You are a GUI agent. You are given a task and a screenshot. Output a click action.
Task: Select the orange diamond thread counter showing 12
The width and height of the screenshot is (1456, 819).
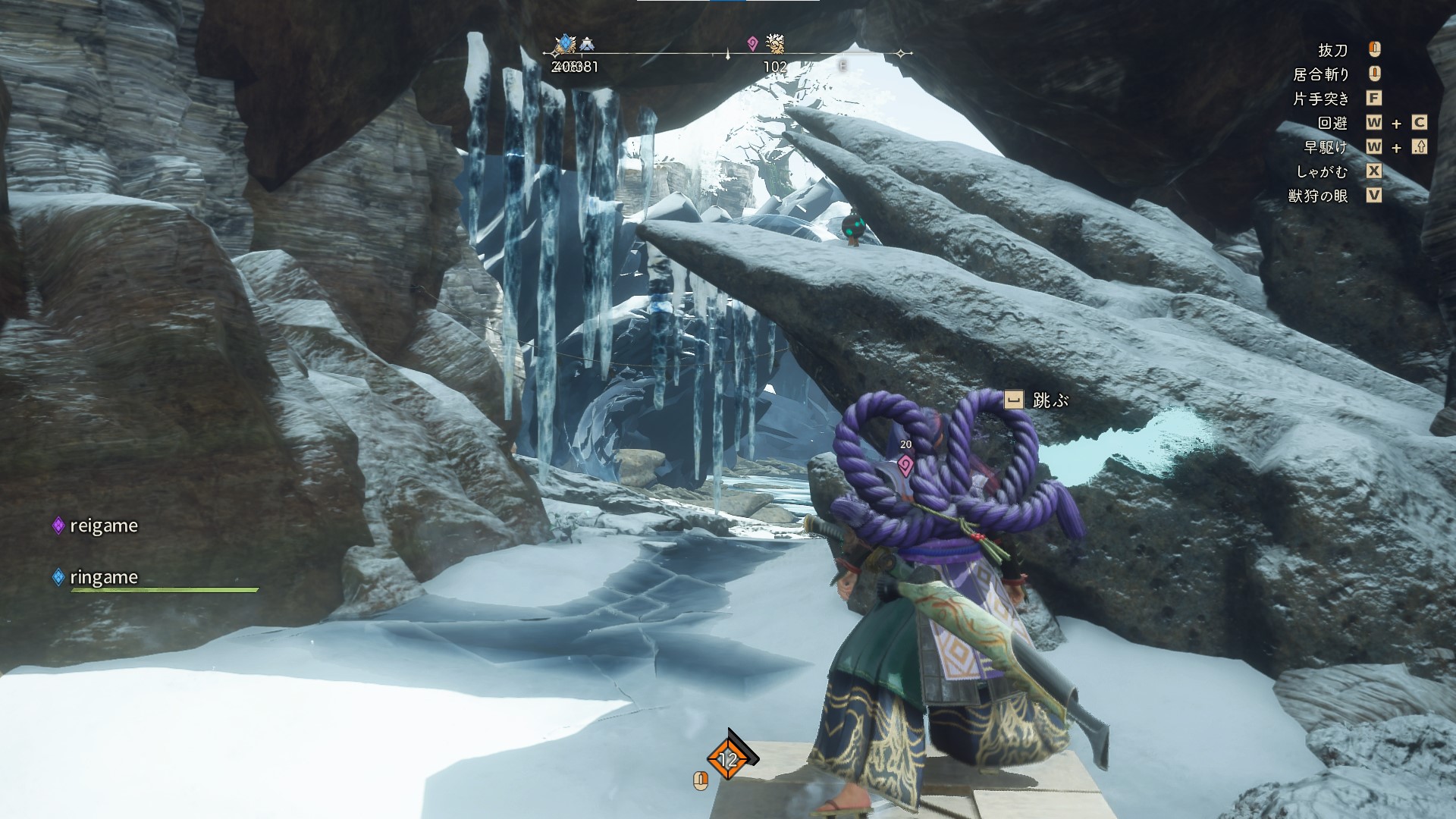[728, 758]
